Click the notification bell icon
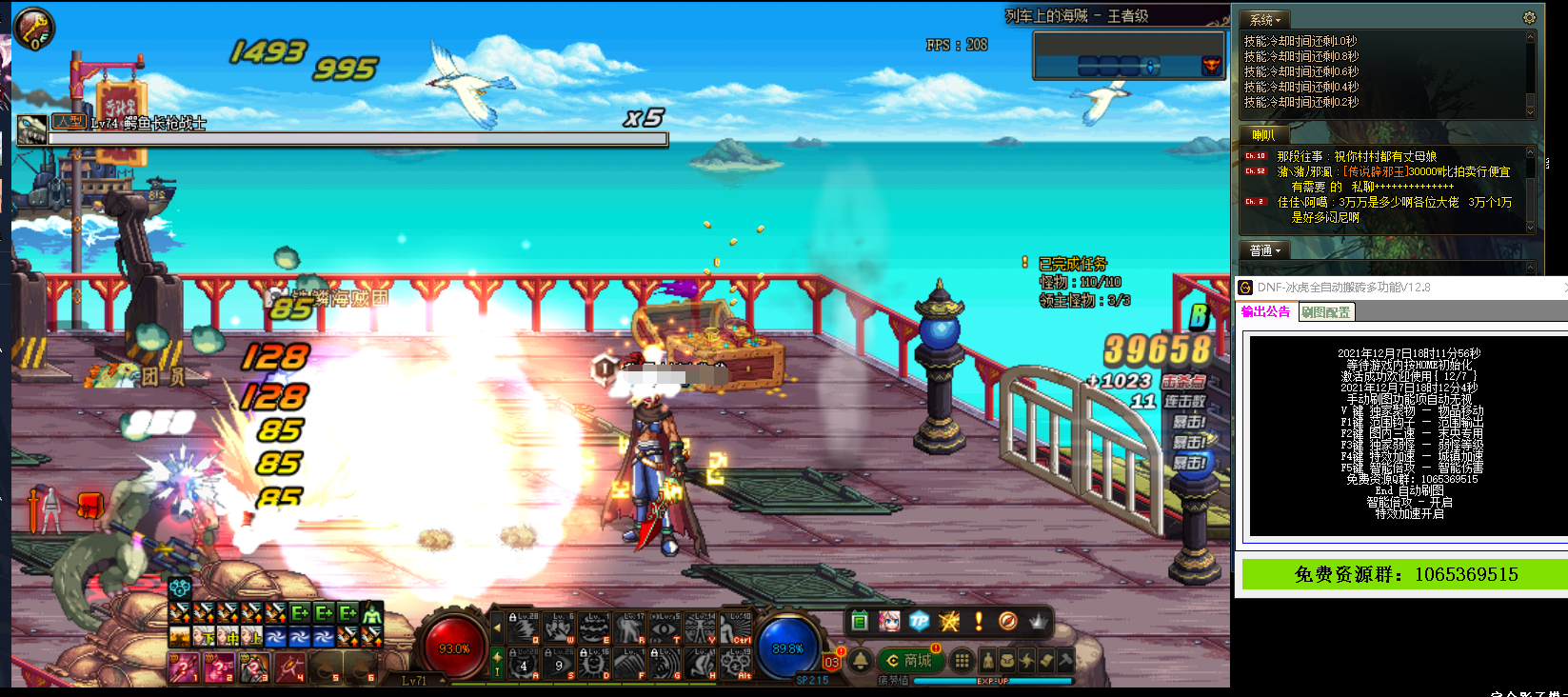 (860, 660)
